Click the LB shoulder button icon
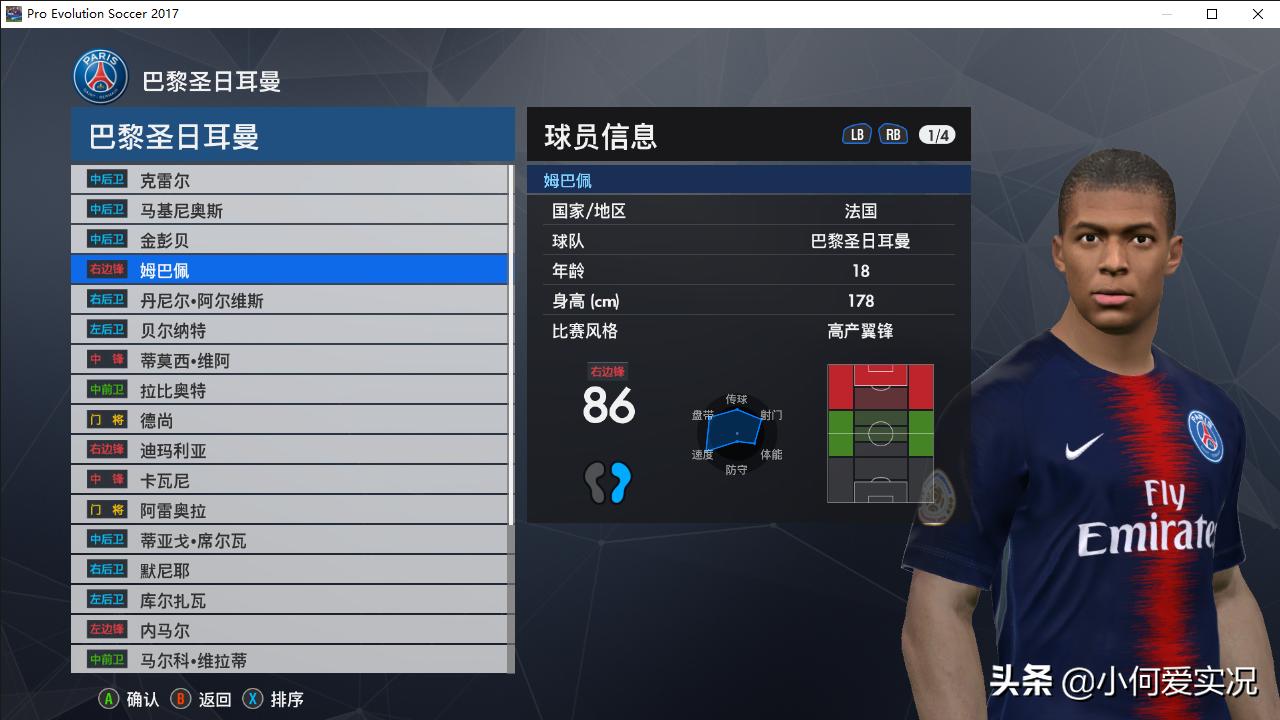 tap(856, 132)
